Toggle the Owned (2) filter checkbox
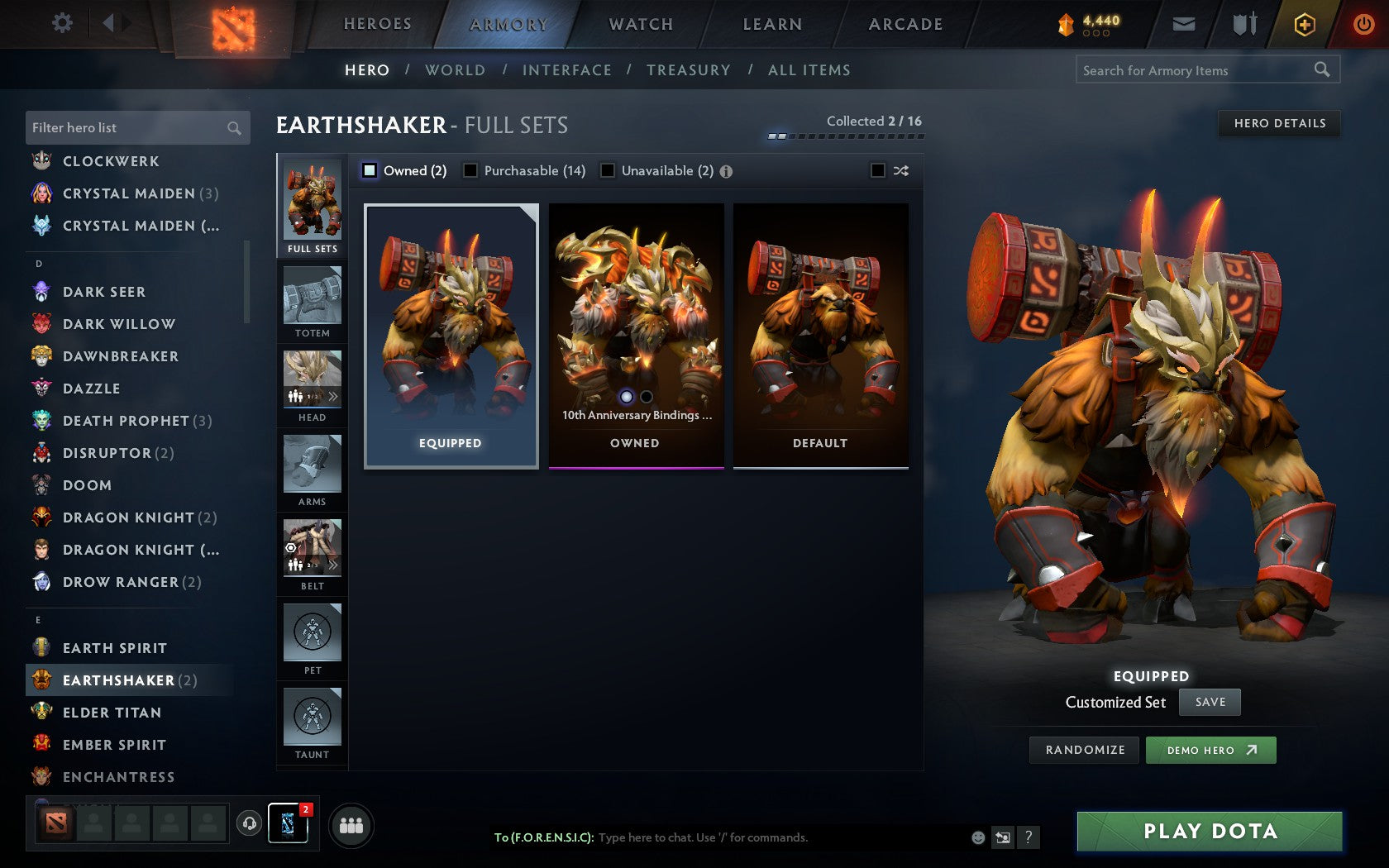The image size is (1389, 868). pyautogui.click(x=369, y=170)
